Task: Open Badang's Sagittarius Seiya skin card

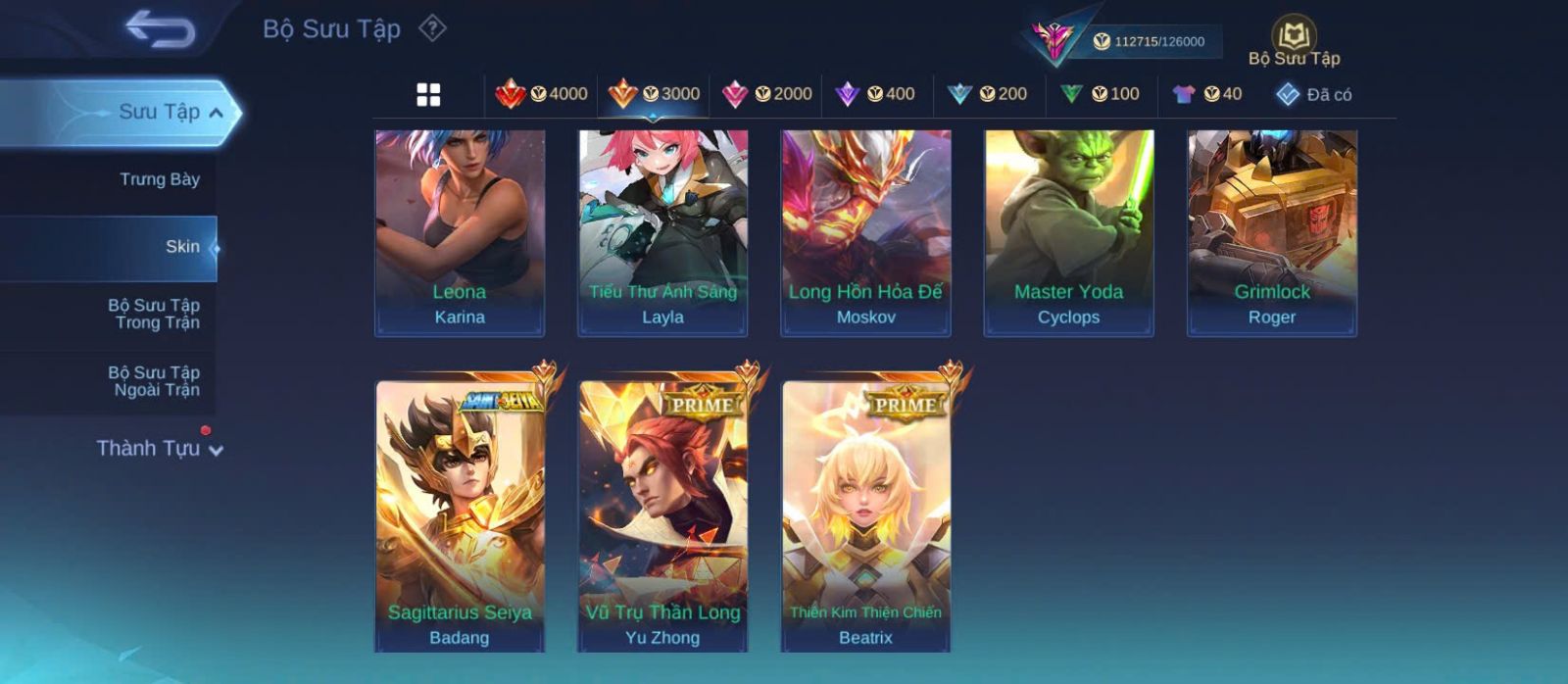Action: 460,515
